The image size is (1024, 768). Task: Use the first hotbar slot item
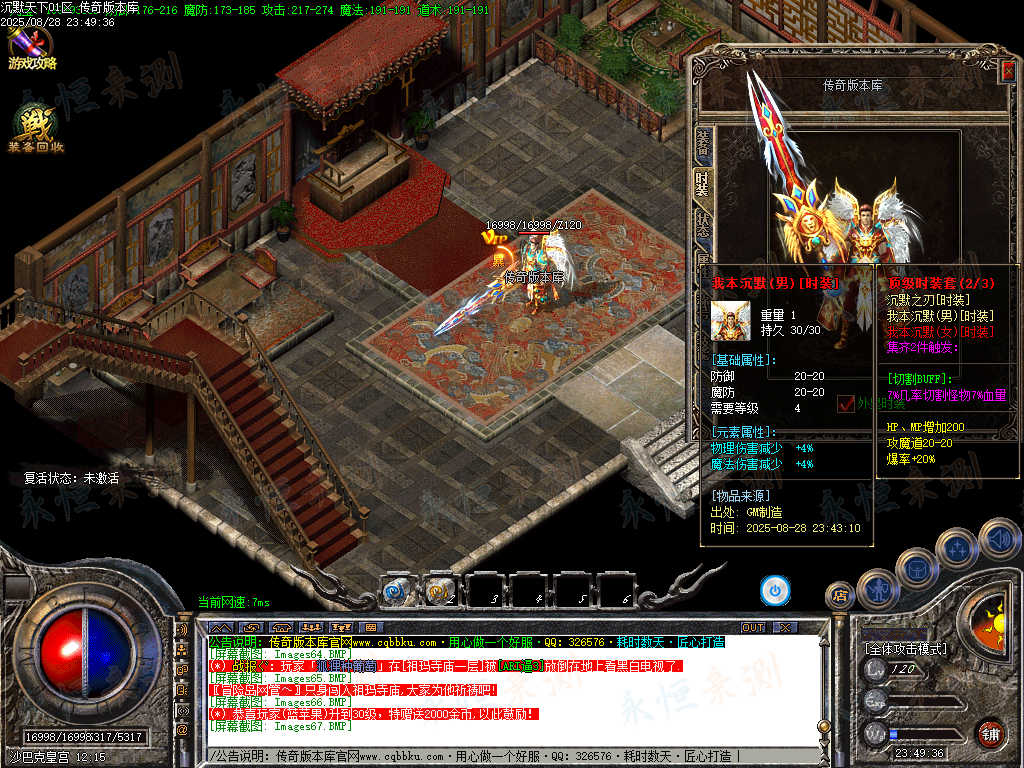click(396, 591)
